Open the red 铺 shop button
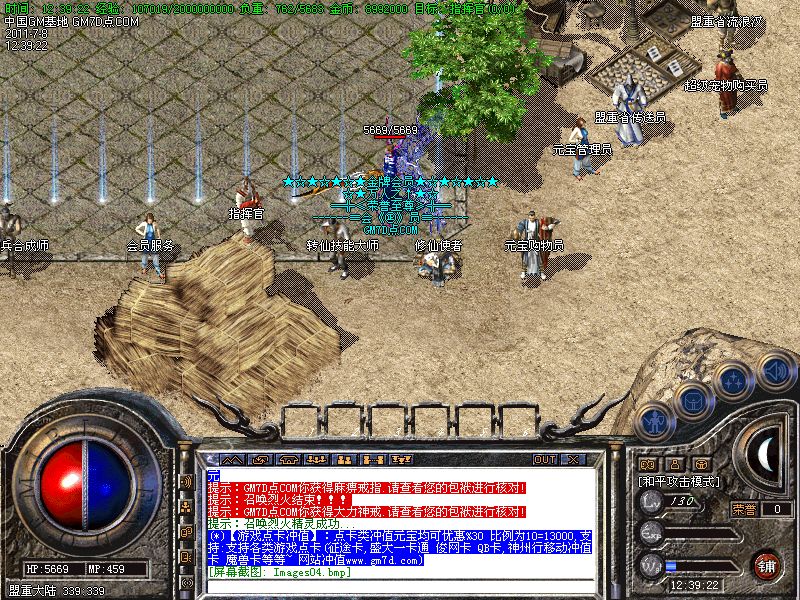This screenshot has height=600, width=800. (767, 564)
